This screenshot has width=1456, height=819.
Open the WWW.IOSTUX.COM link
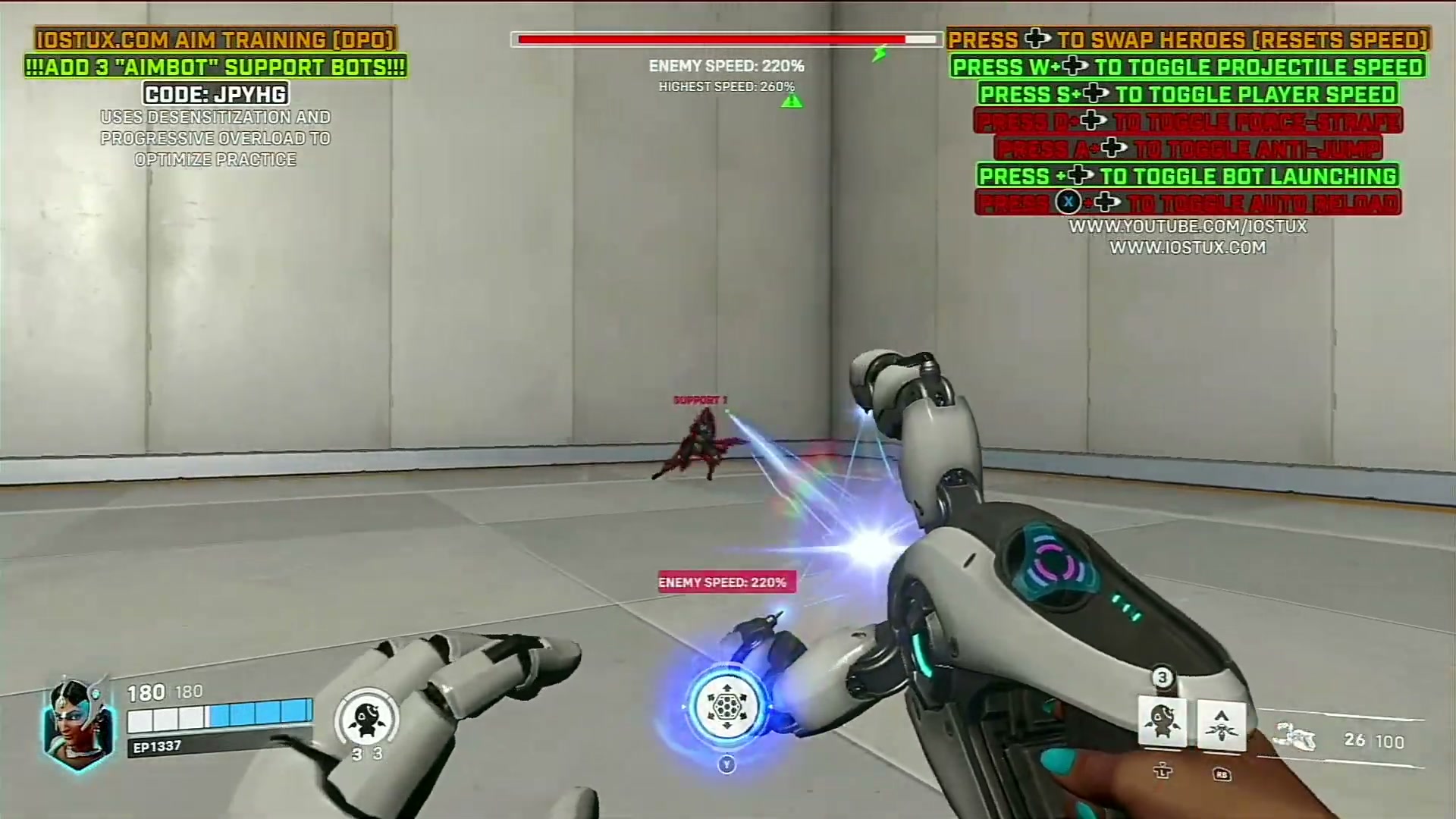point(1188,246)
